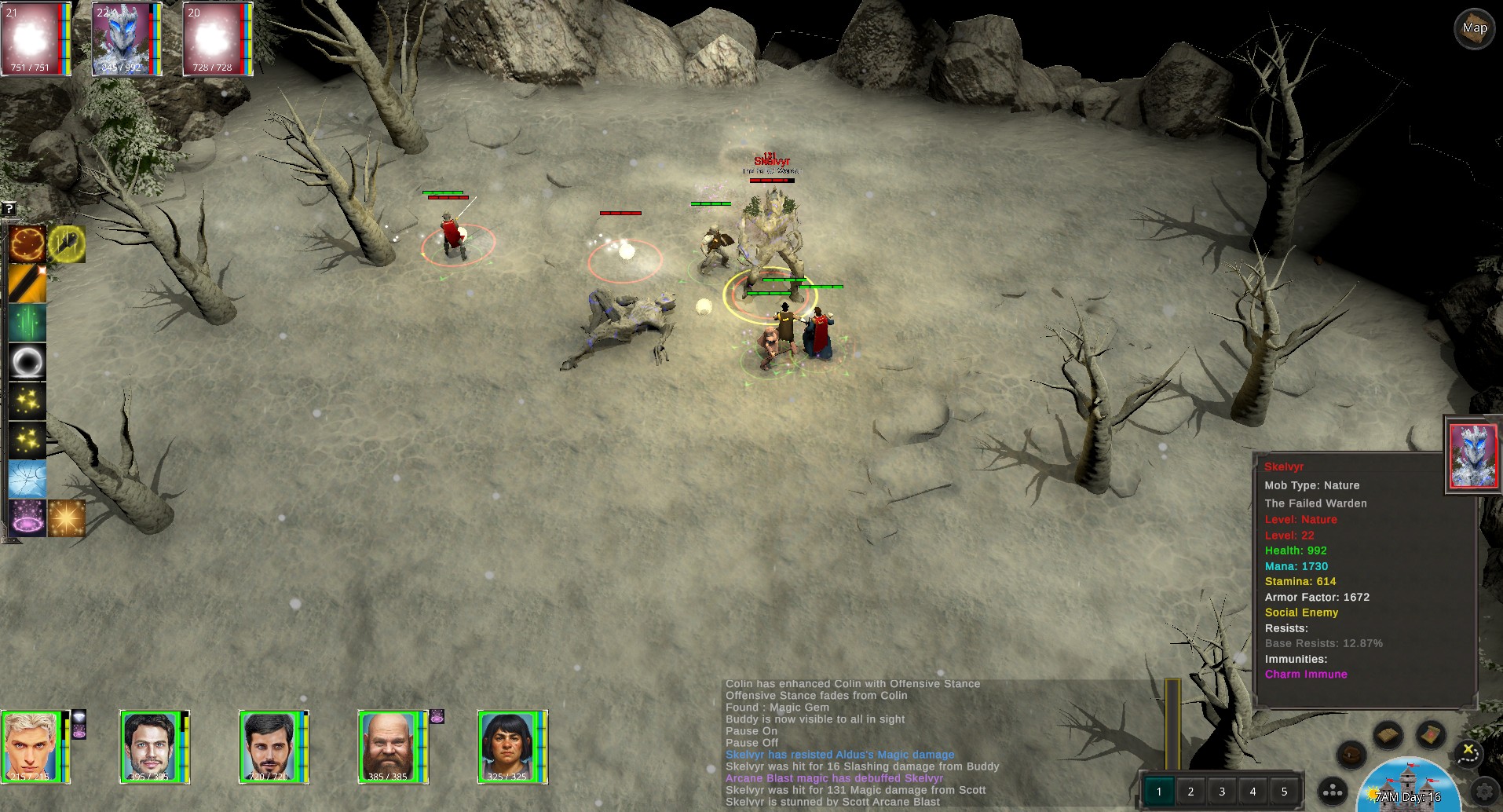Use the purple magic circle ability
The height and width of the screenshot is (812, 1503).
point(27,518)
